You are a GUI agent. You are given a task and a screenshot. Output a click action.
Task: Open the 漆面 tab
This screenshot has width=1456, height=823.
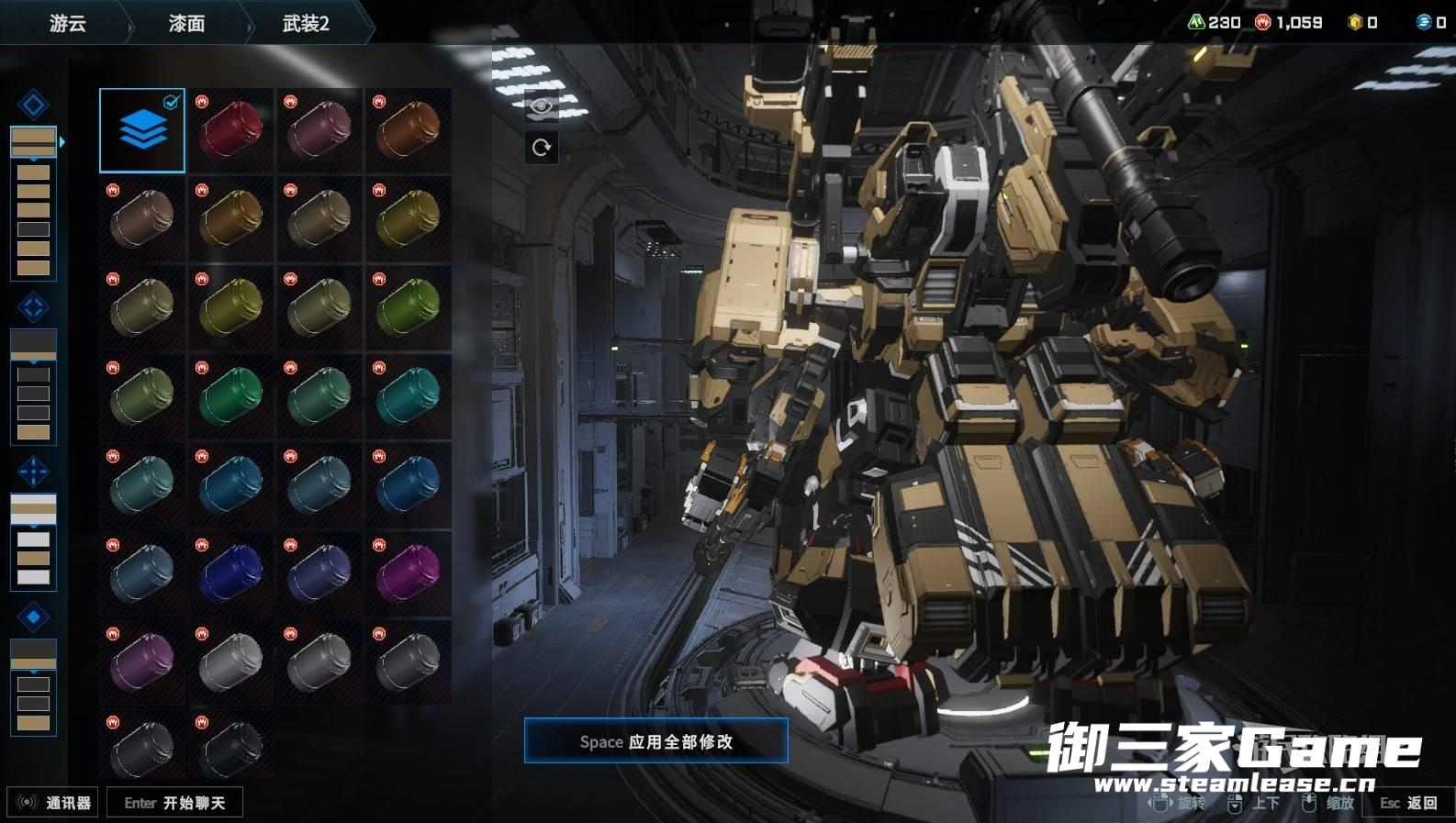click(186, 23)
